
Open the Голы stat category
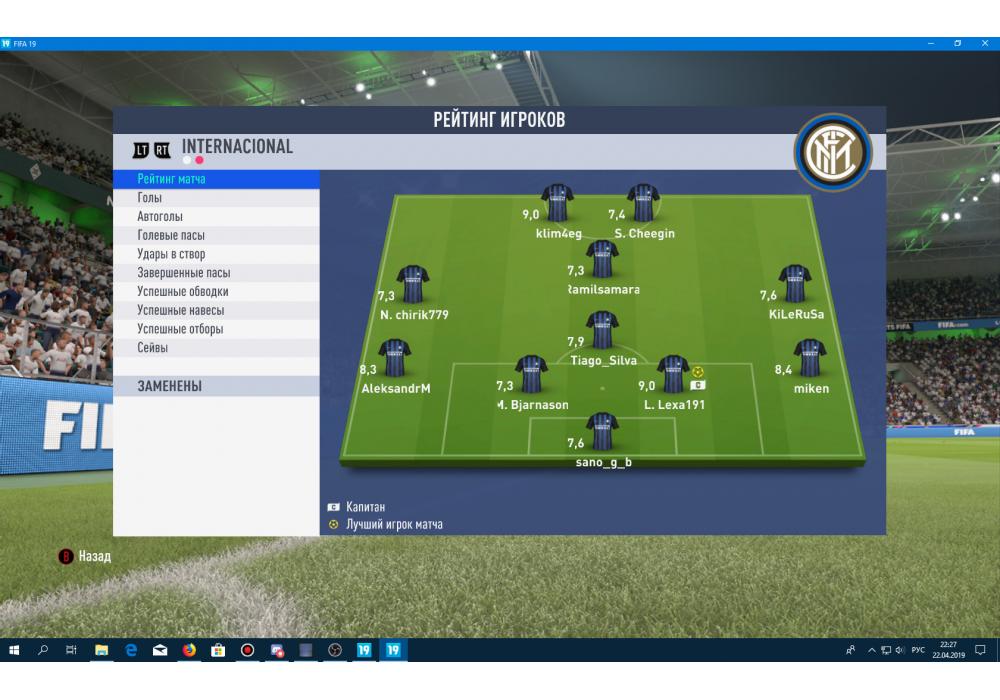[x=150, y=198]
